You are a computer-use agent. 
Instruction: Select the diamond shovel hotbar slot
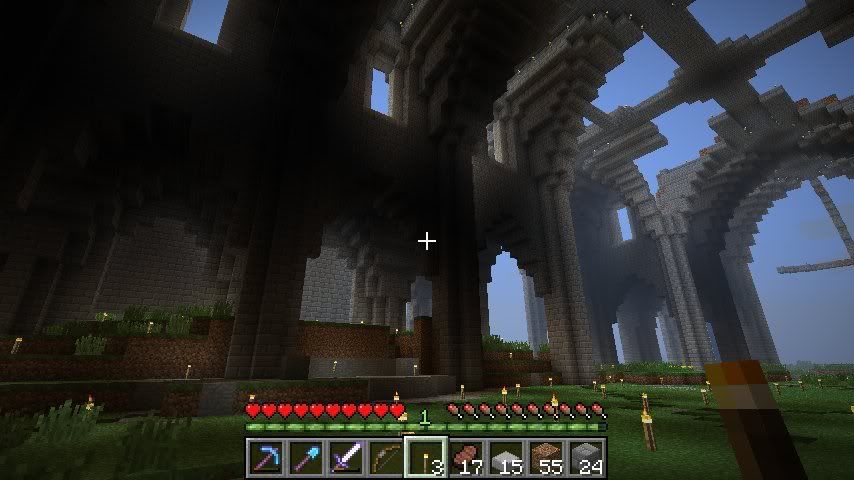[x=305, y=458]
